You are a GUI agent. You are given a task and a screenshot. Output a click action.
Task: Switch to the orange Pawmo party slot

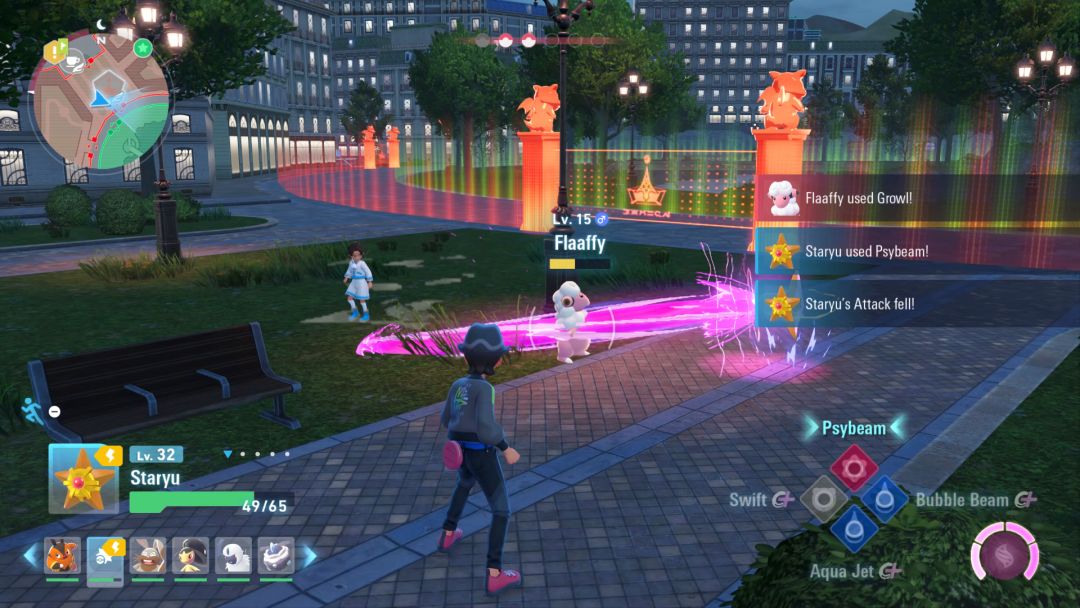pos(62,556)
